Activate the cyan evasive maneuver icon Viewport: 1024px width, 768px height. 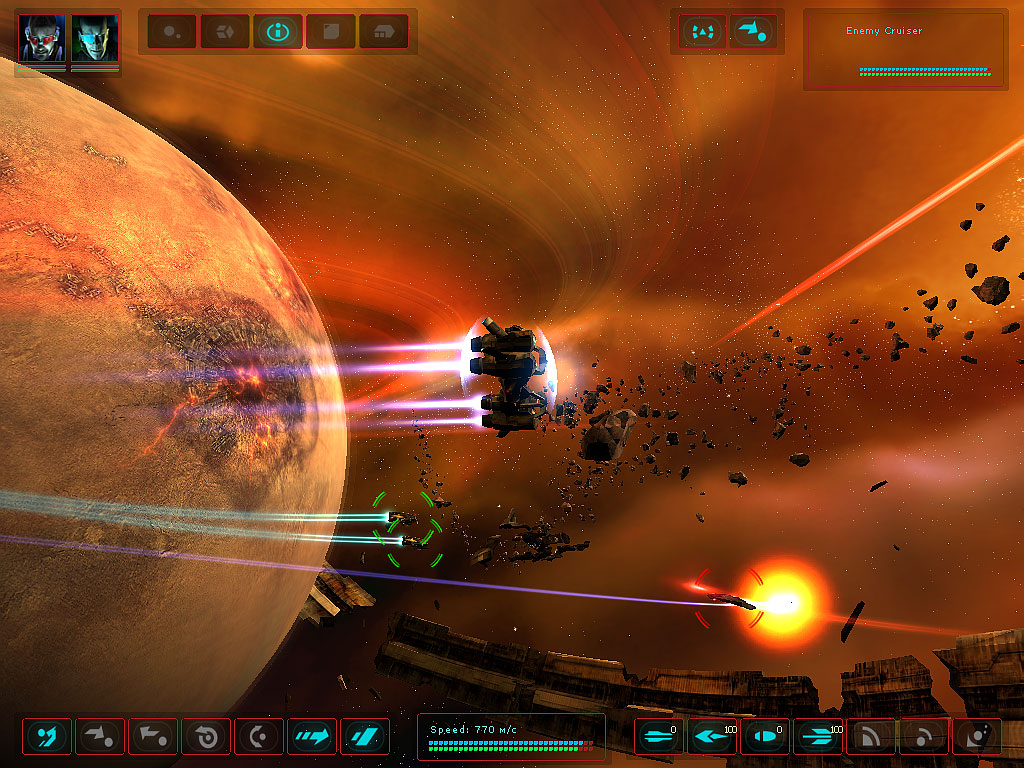47,737
